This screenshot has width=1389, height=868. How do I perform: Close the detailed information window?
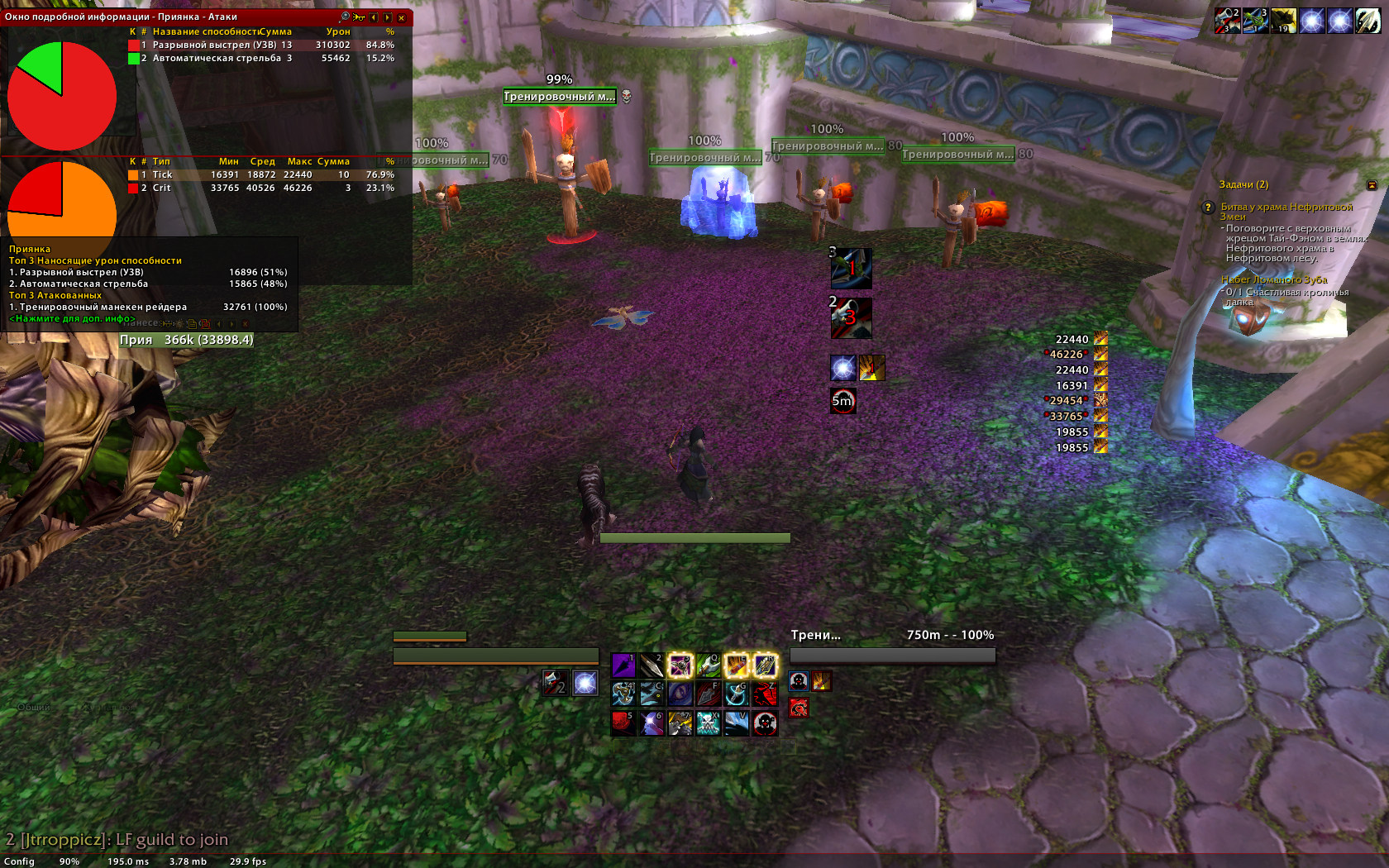[401, 17]
